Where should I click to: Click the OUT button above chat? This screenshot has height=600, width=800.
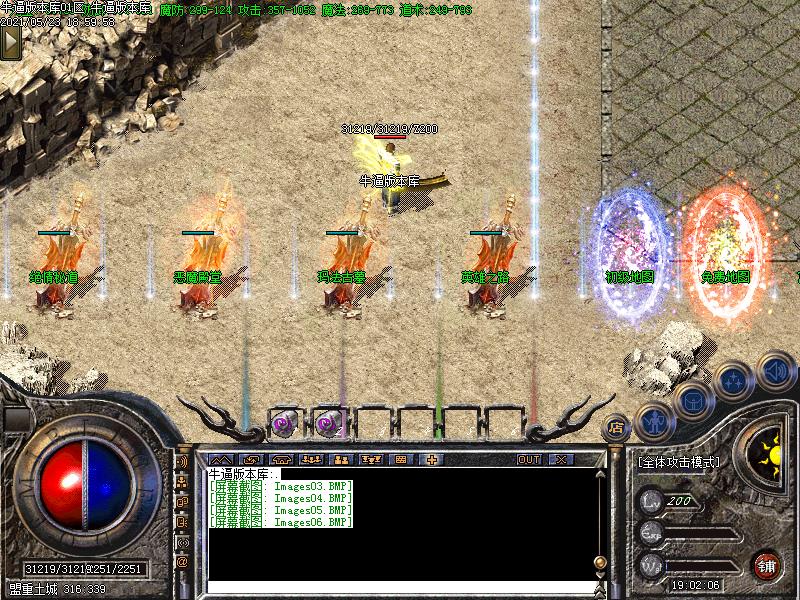528,459
